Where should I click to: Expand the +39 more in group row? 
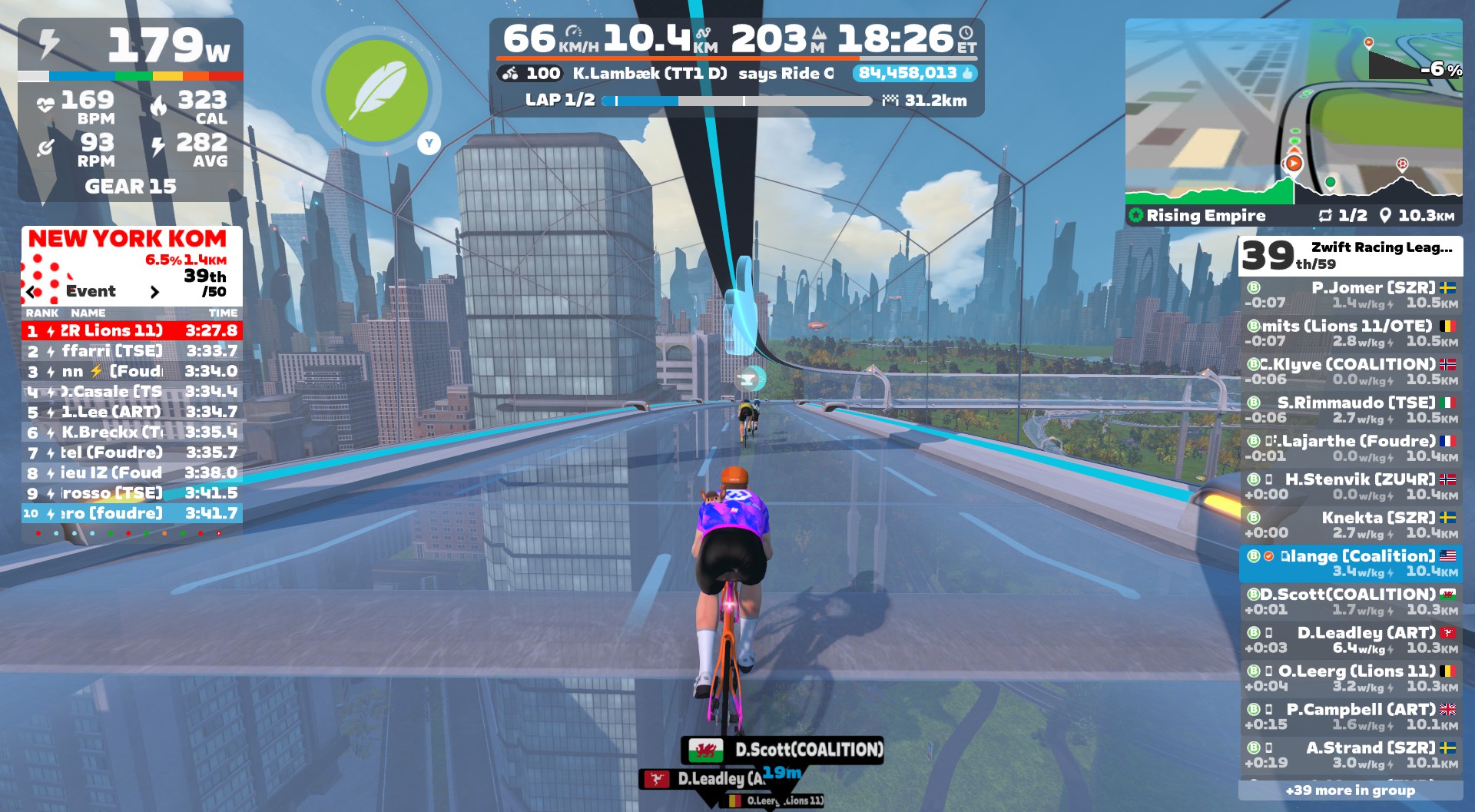pyautogui.click(x=1351, y=790)
